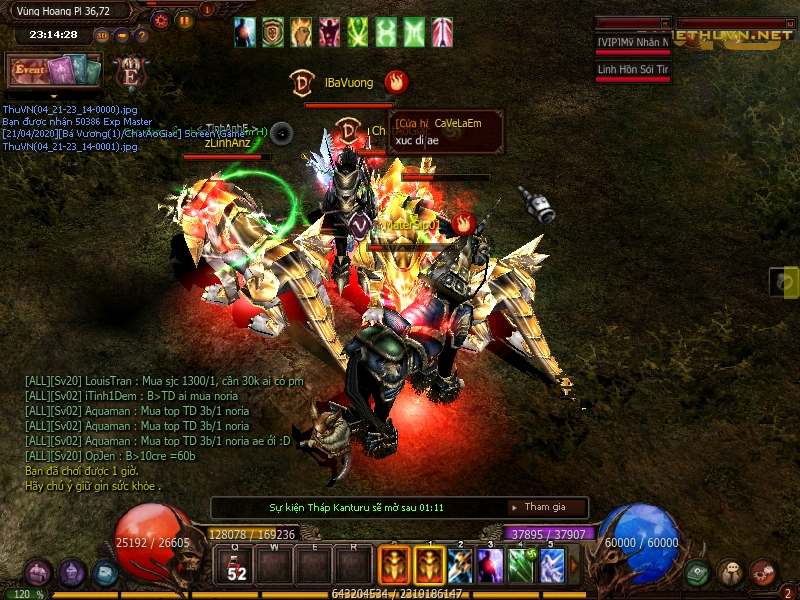
Task: Activate the sword slash skill in slot 2
Action: tap(460, 565)
